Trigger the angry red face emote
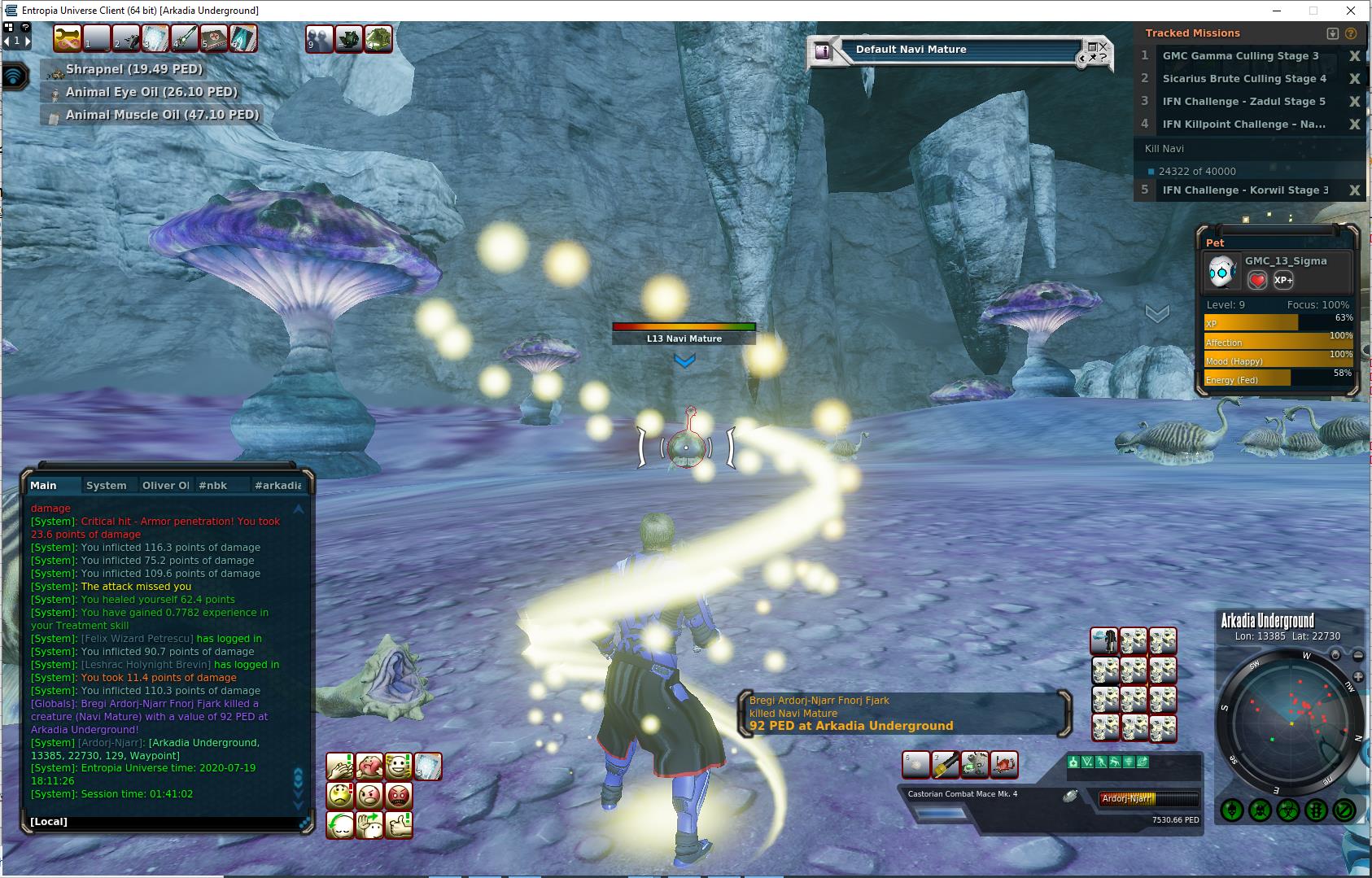Viewport: 1372px width, 878px height. [x=399, y=795]
